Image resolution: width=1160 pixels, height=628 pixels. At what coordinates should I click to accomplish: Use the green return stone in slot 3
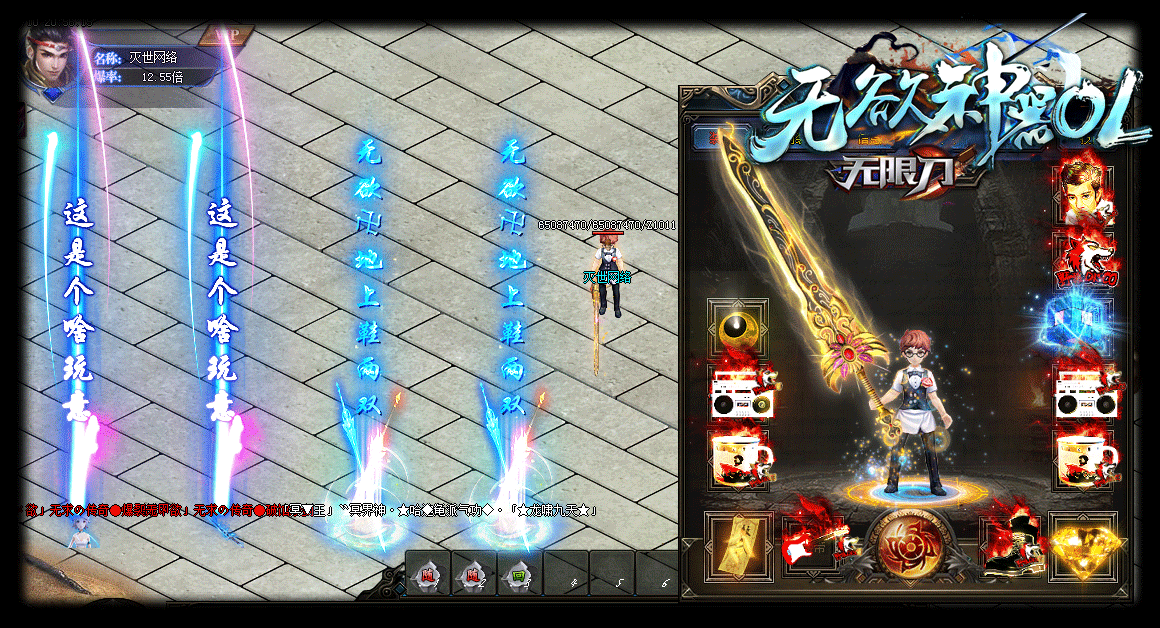tap(519, 576)
